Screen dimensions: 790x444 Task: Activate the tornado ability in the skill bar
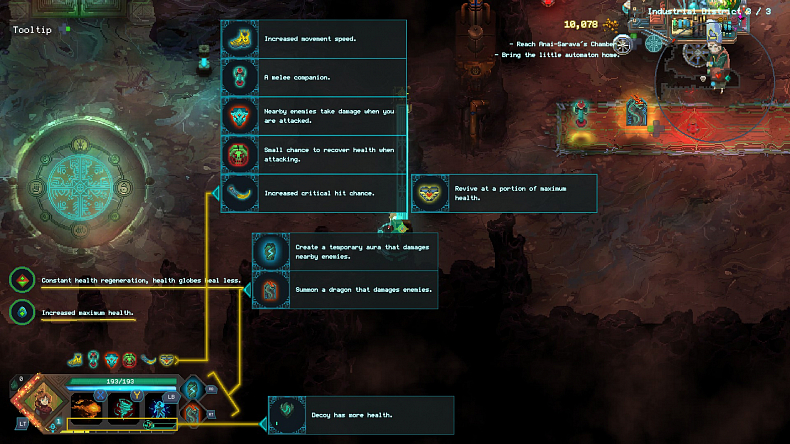pos(123,407)
